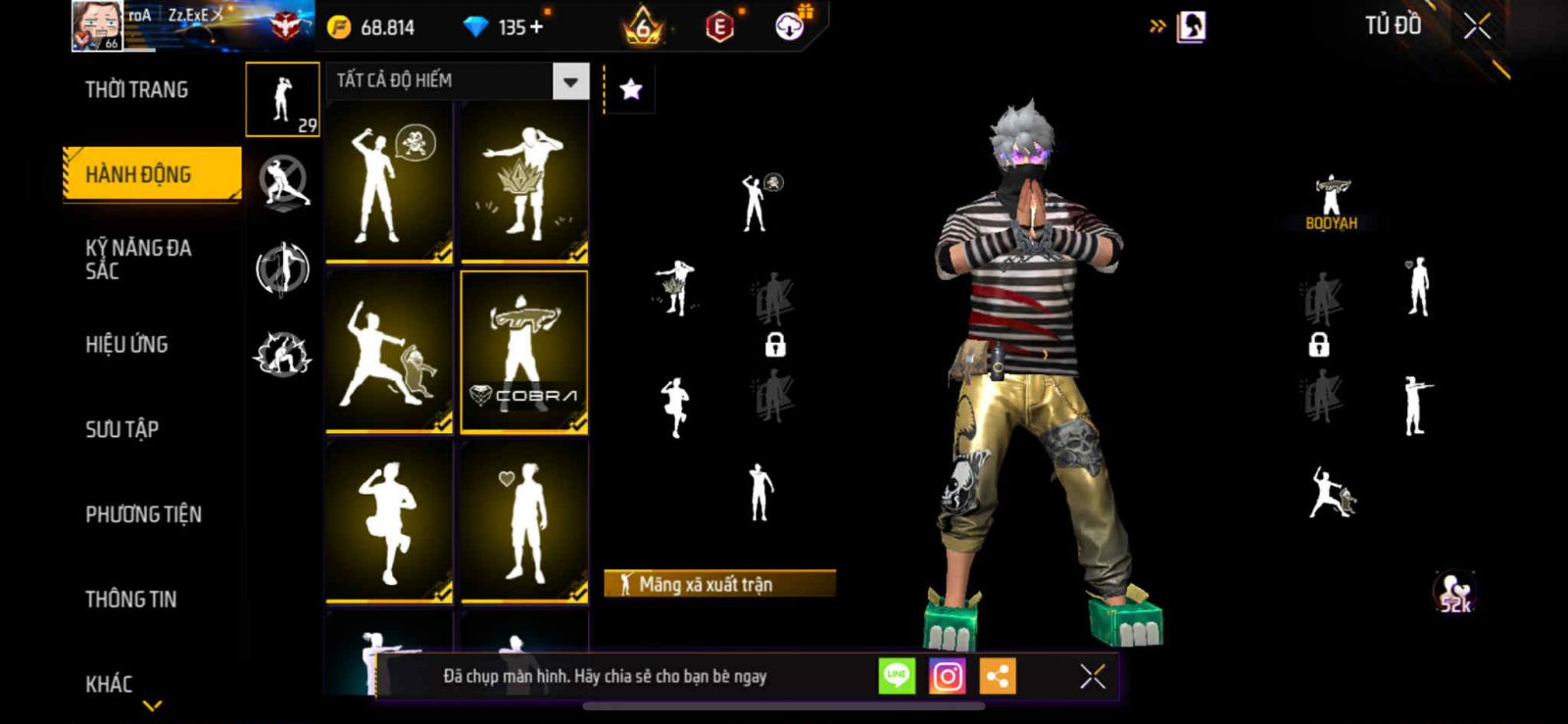Image resolution: width=1568 pixels, height=724 pixels.
Task: Add diamonds with the plus button
Action: click(x=535, y=27)
